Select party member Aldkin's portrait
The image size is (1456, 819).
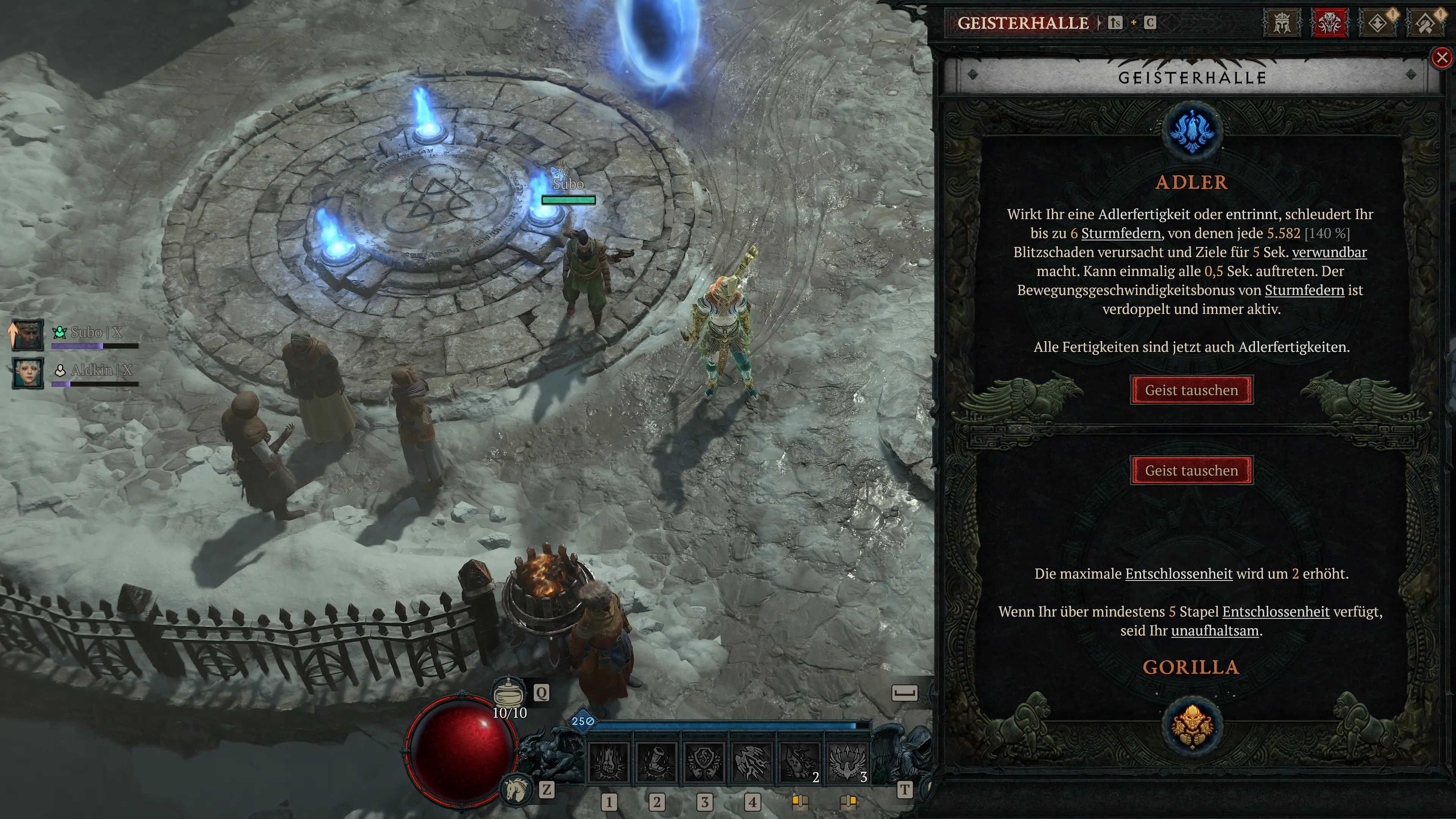tap(28, 372)
